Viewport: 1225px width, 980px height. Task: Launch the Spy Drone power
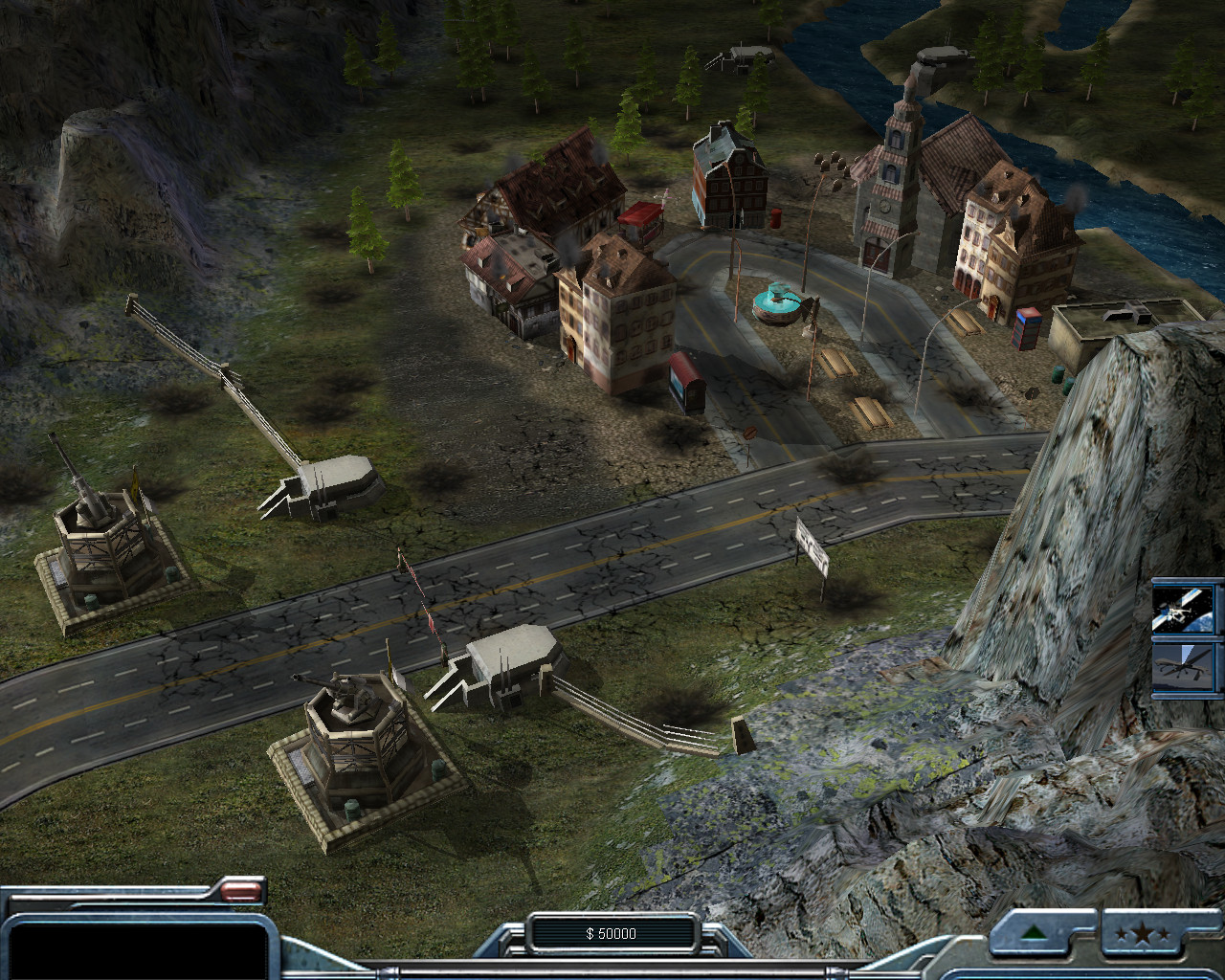tap(1187, 667)
